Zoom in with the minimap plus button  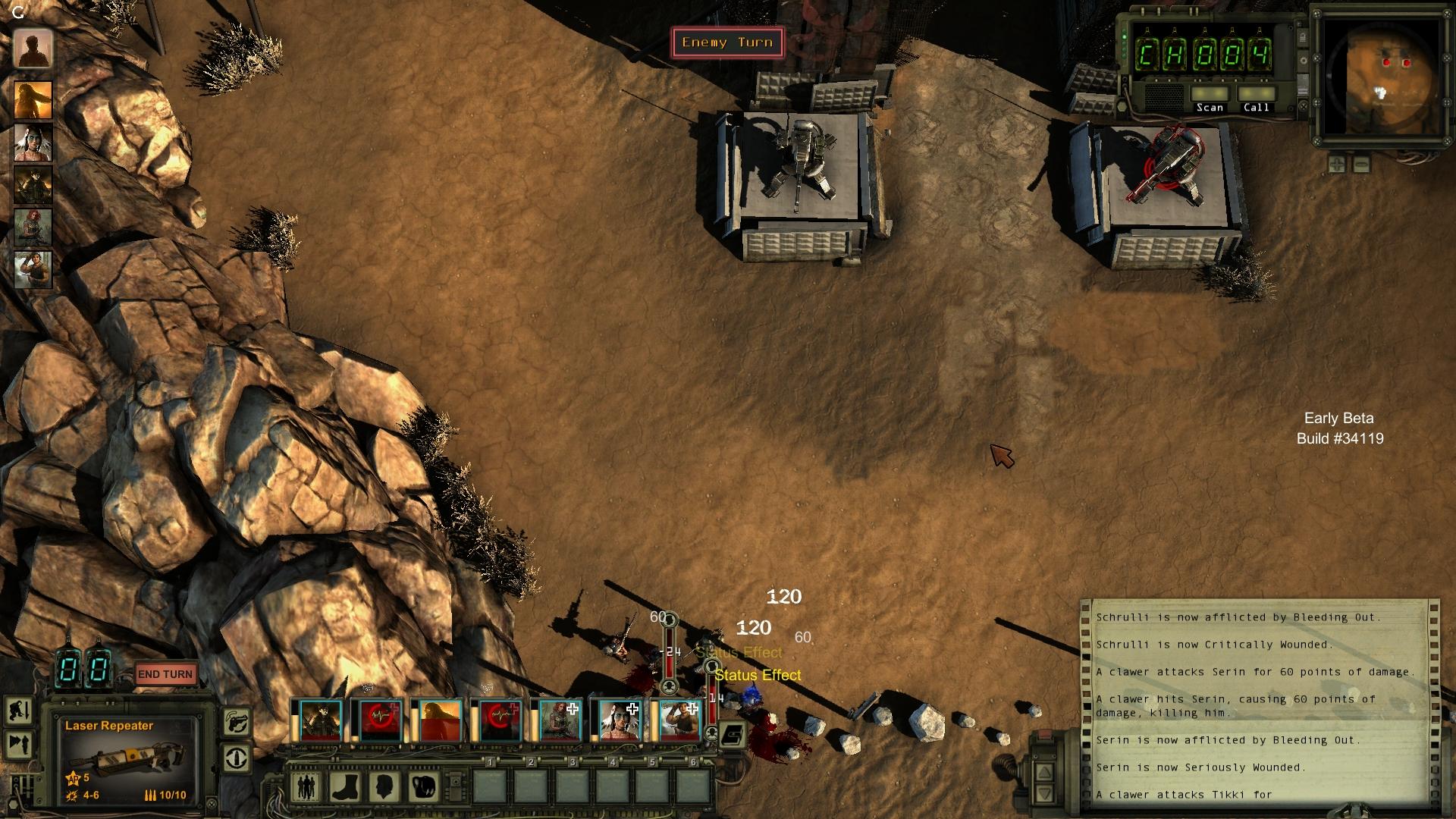pyautogui.click(x=1336, y=163)
